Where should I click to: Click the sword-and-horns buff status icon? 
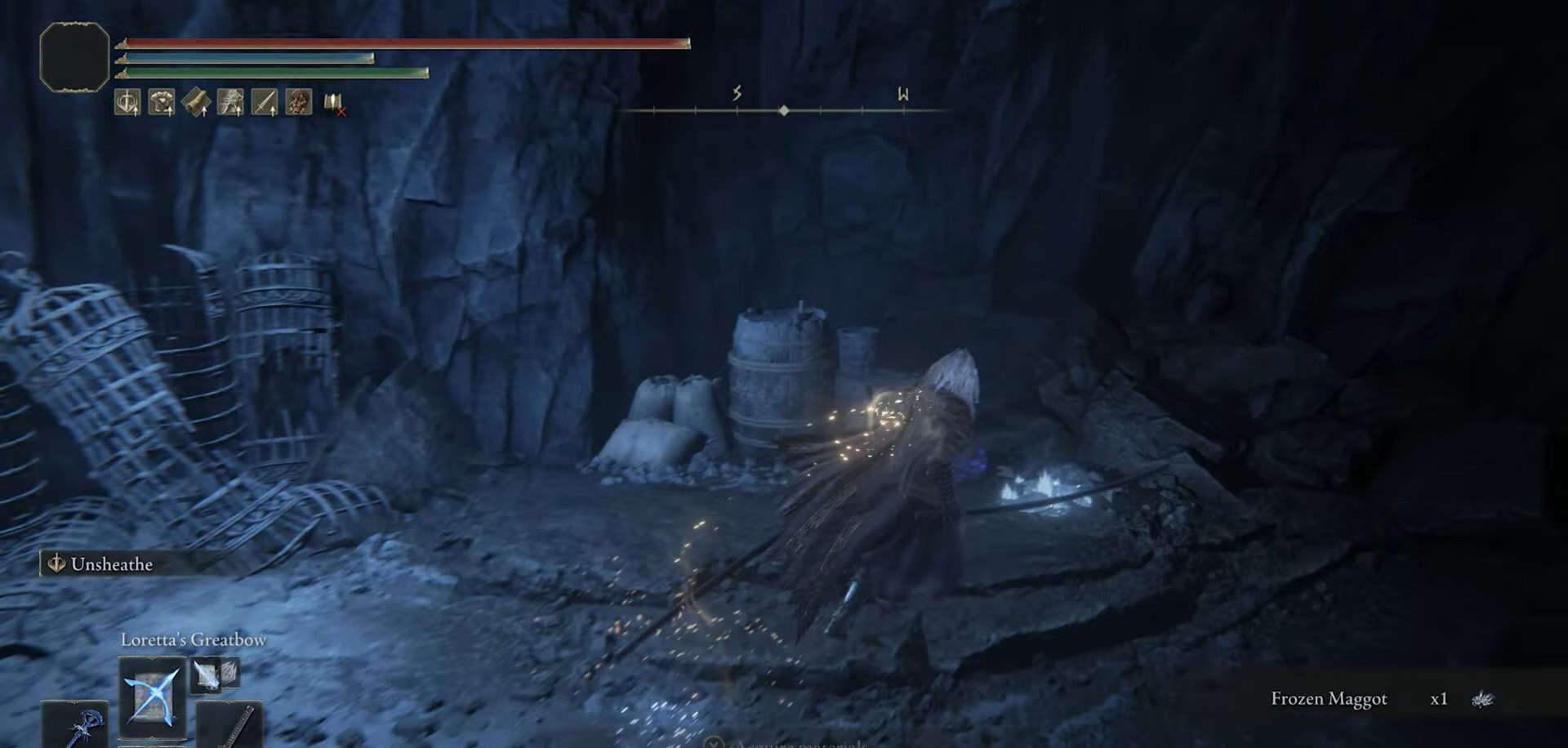pyautogui.click(x=127, y=103)
